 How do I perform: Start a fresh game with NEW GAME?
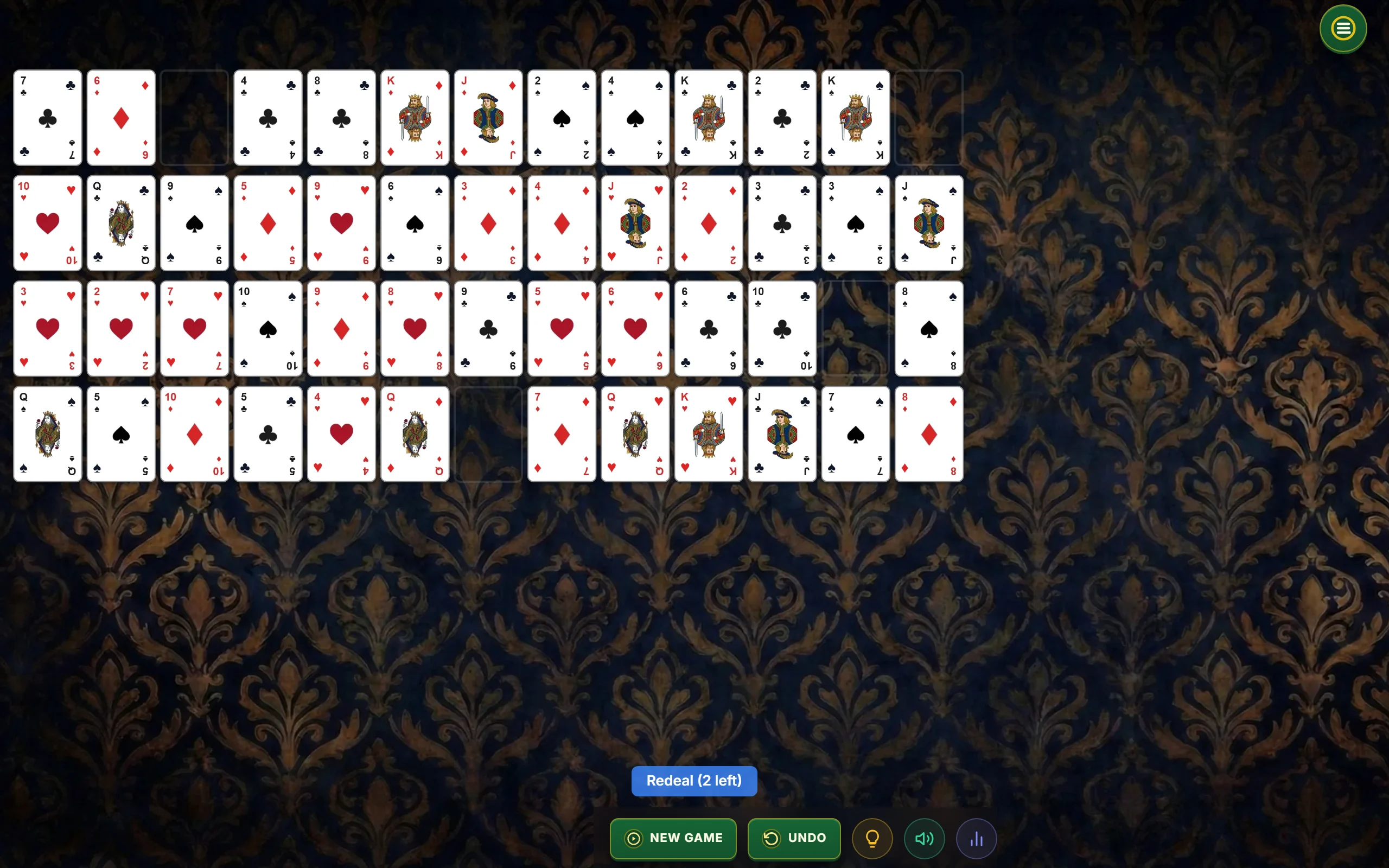click(673, 838)
